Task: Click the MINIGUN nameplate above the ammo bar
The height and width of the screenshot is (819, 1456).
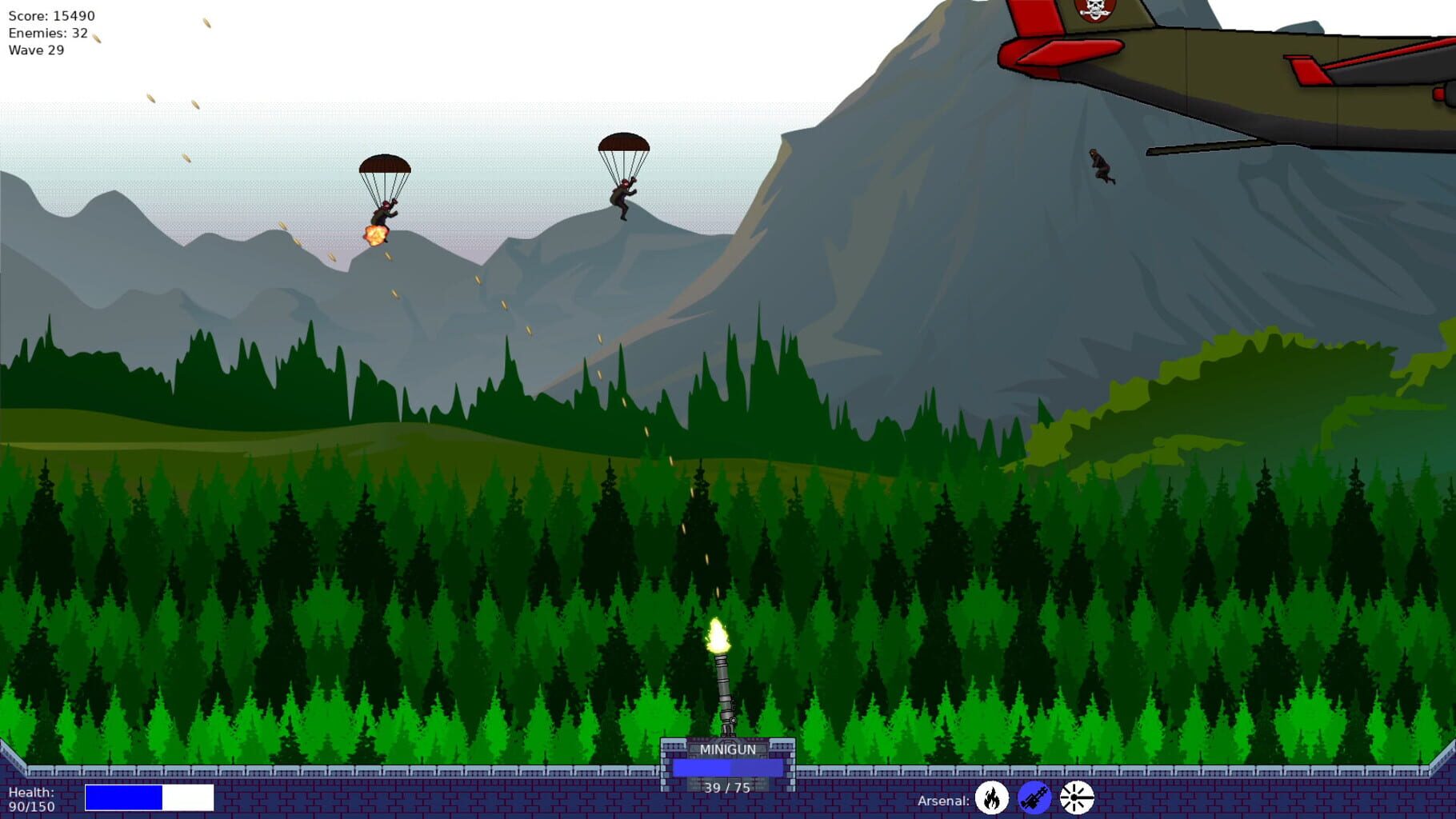Action: (728, 750)
